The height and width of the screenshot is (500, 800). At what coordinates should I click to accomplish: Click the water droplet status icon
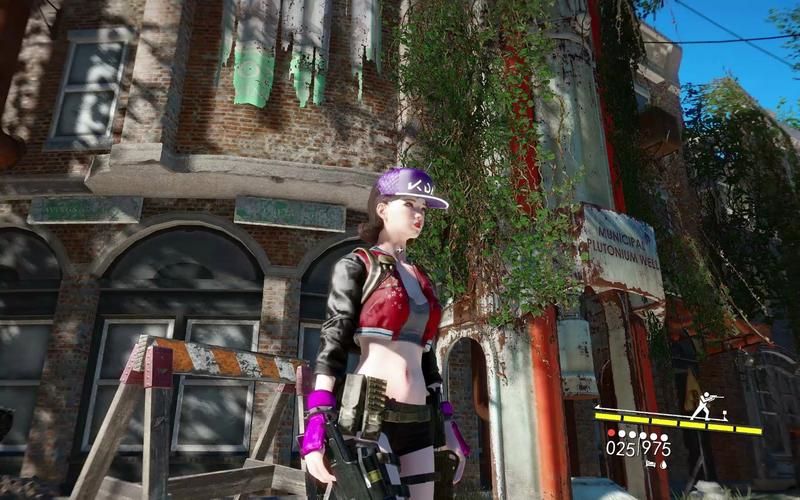(x=663, y=465)
